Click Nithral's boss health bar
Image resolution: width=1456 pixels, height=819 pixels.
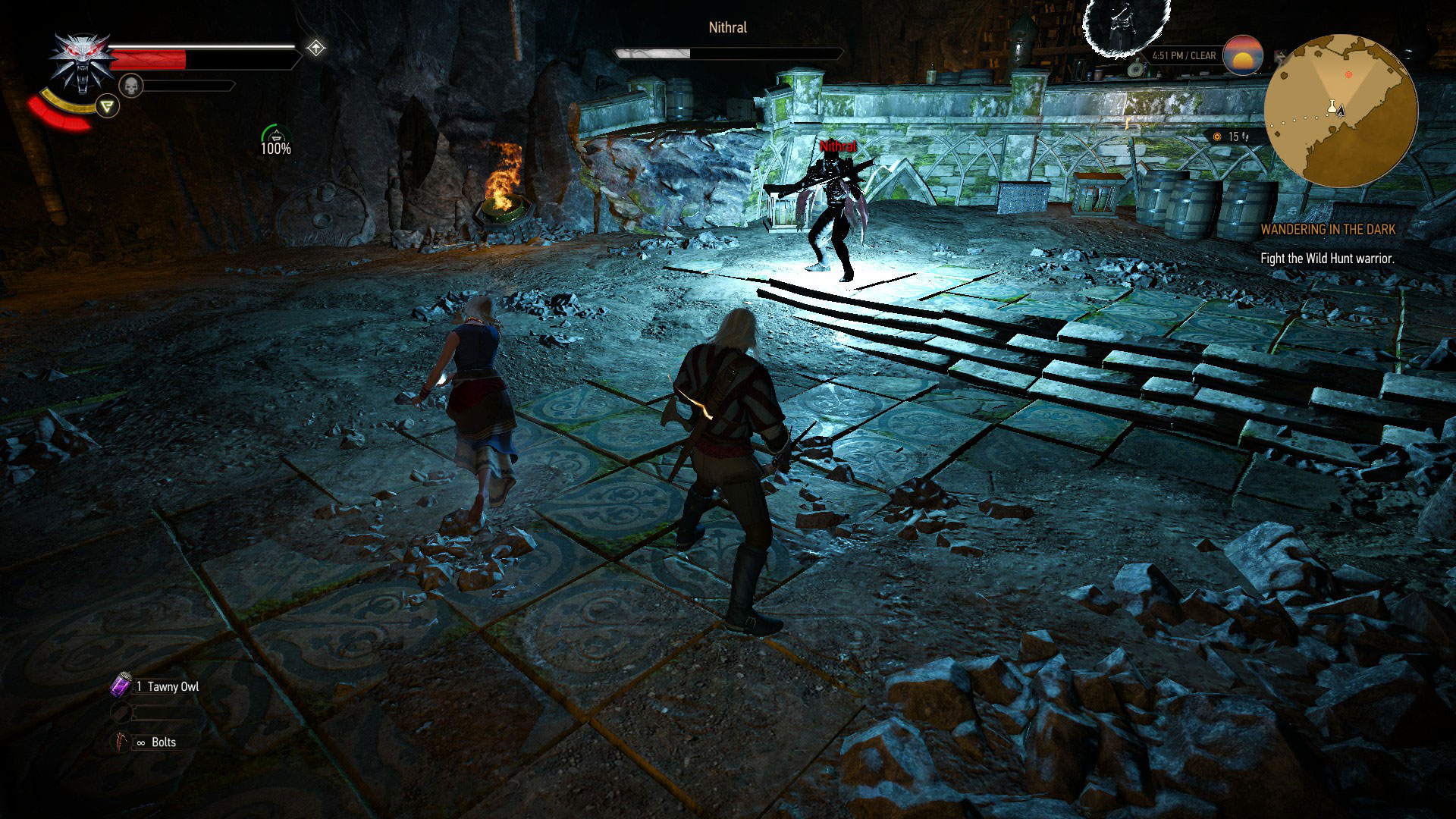pyautogui.click(x=727, y=53)
